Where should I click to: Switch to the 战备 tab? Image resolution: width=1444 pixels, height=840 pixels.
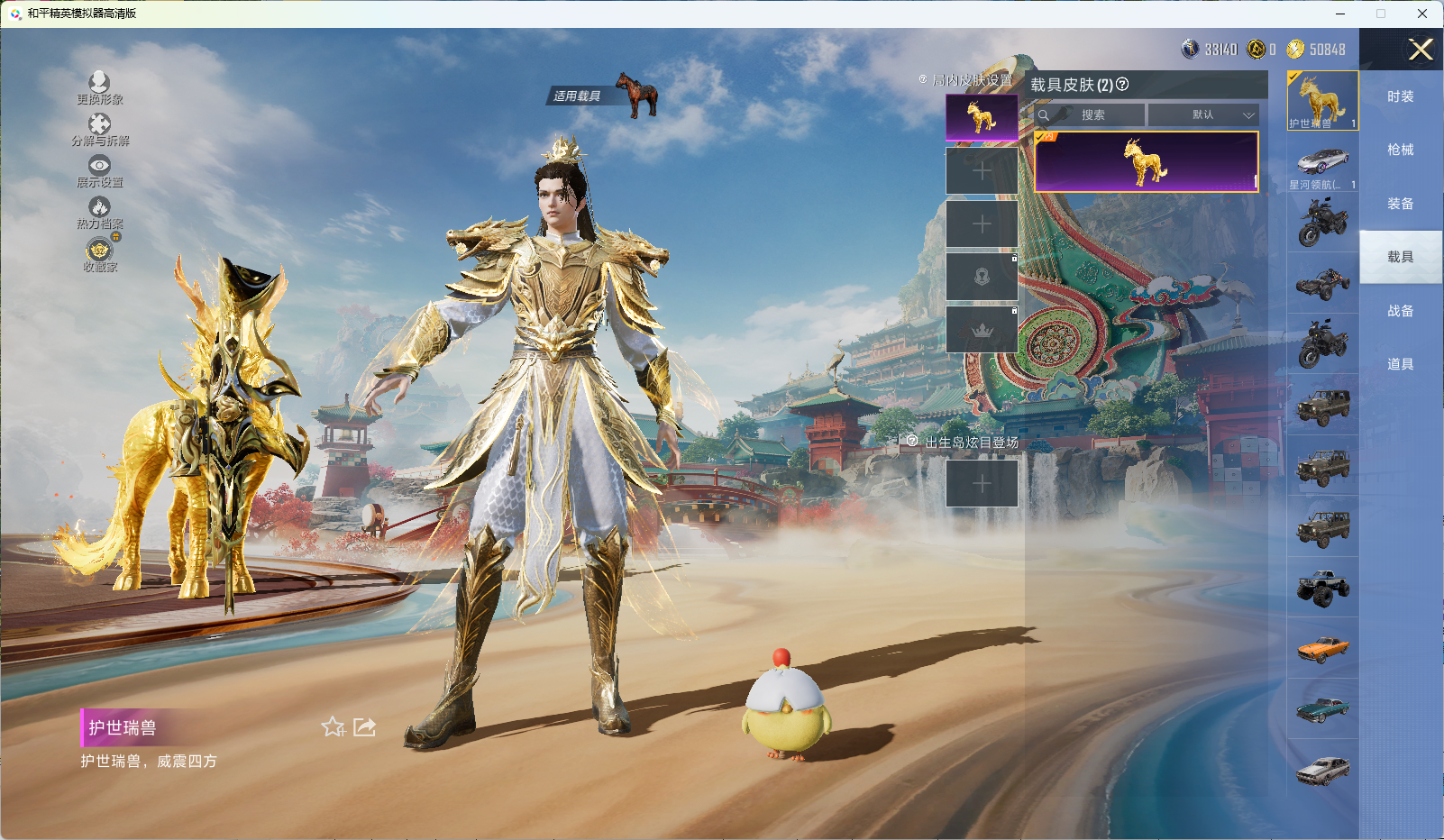coord(1400,311)
